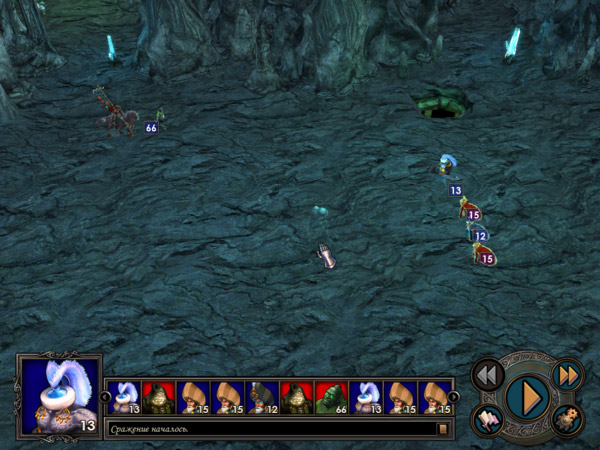This screenshot has width=600, height=450.
Task: Click the white flags button
Action: [x=488, y=420]
